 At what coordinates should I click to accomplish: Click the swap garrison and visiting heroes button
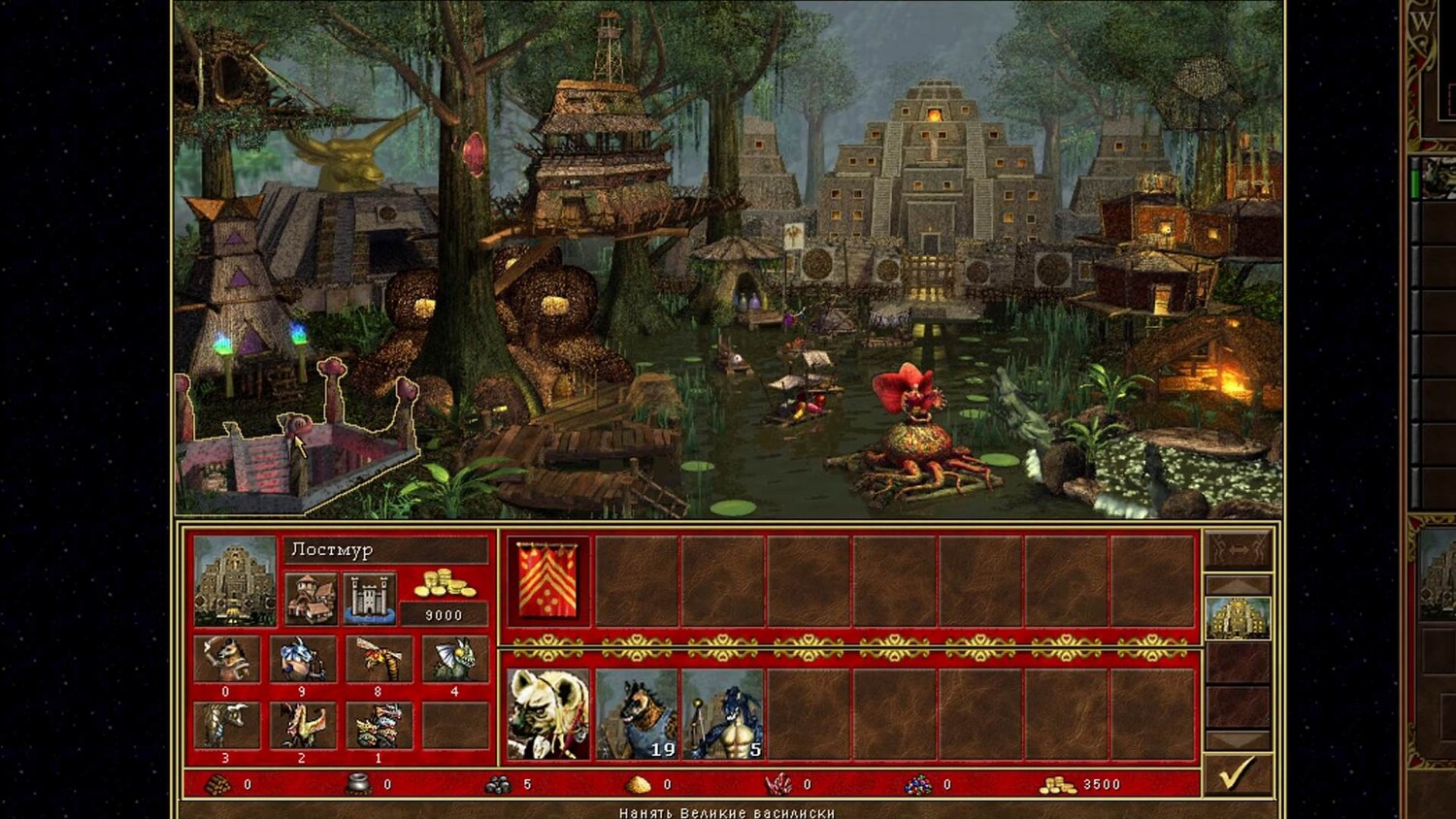coord(1237,550)
